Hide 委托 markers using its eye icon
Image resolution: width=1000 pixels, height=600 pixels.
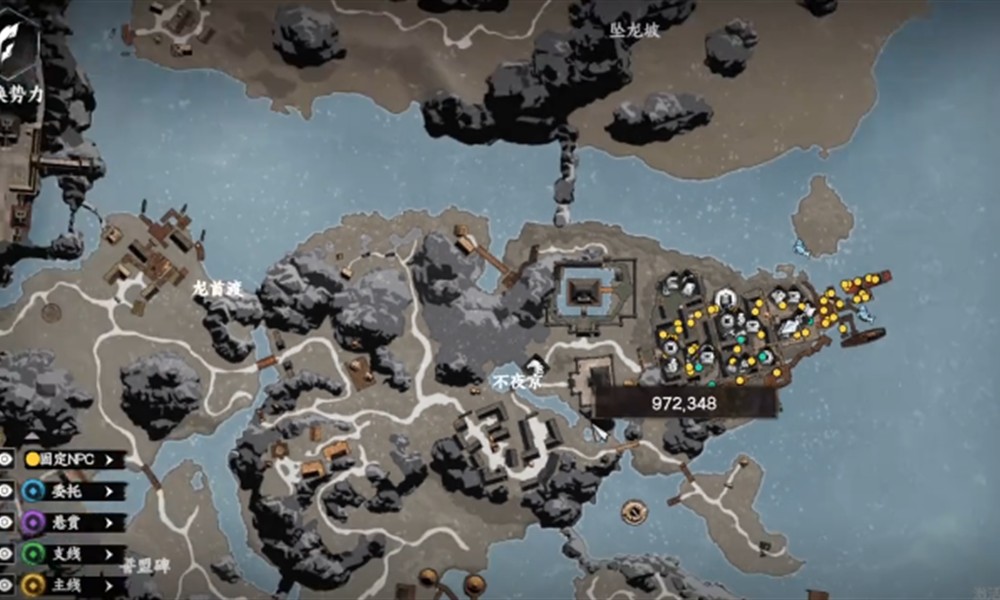[x=6, y=491]
